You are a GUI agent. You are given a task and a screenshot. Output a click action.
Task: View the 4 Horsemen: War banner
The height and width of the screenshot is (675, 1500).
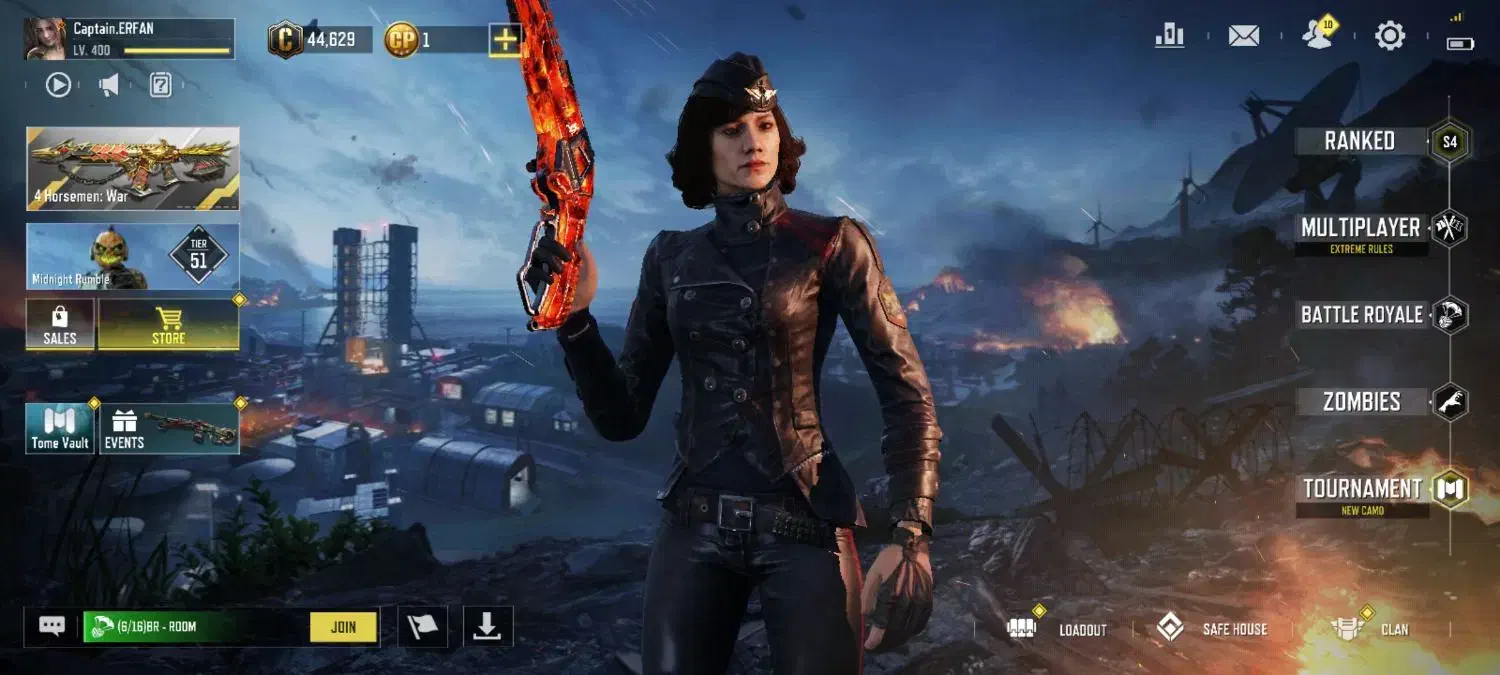[x=132, y=168]
